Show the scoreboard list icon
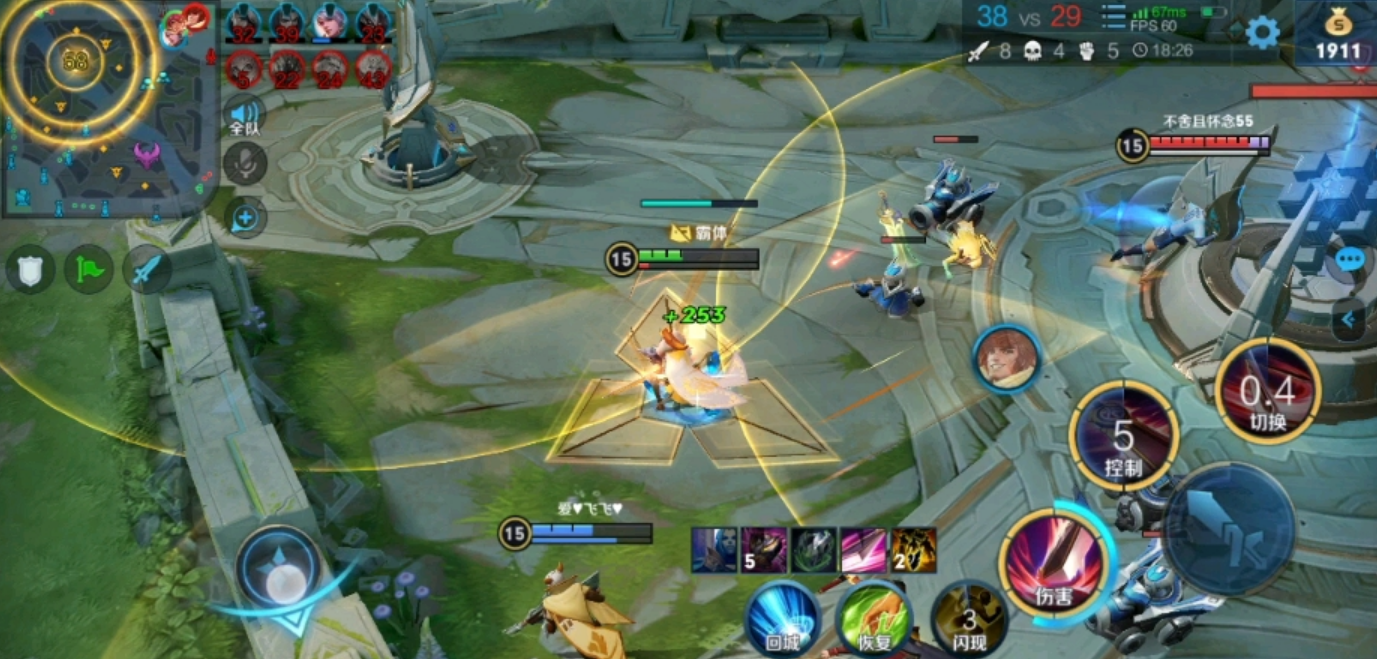 1113,18
